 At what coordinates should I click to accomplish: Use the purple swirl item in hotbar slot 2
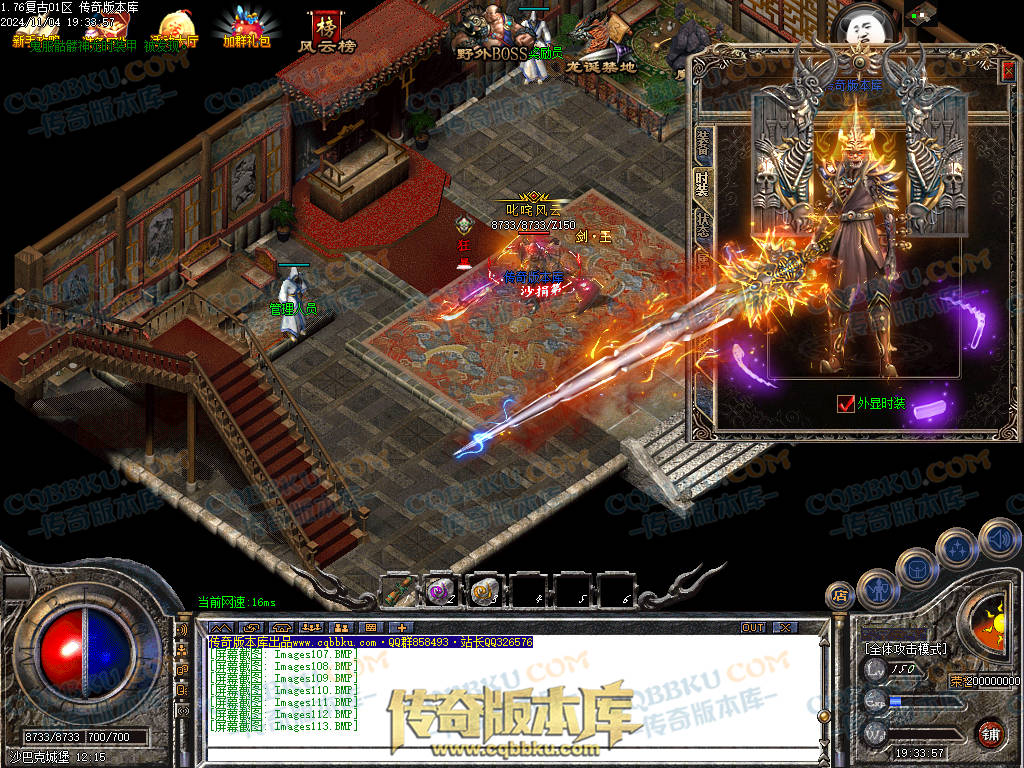[x=441, y=591]
